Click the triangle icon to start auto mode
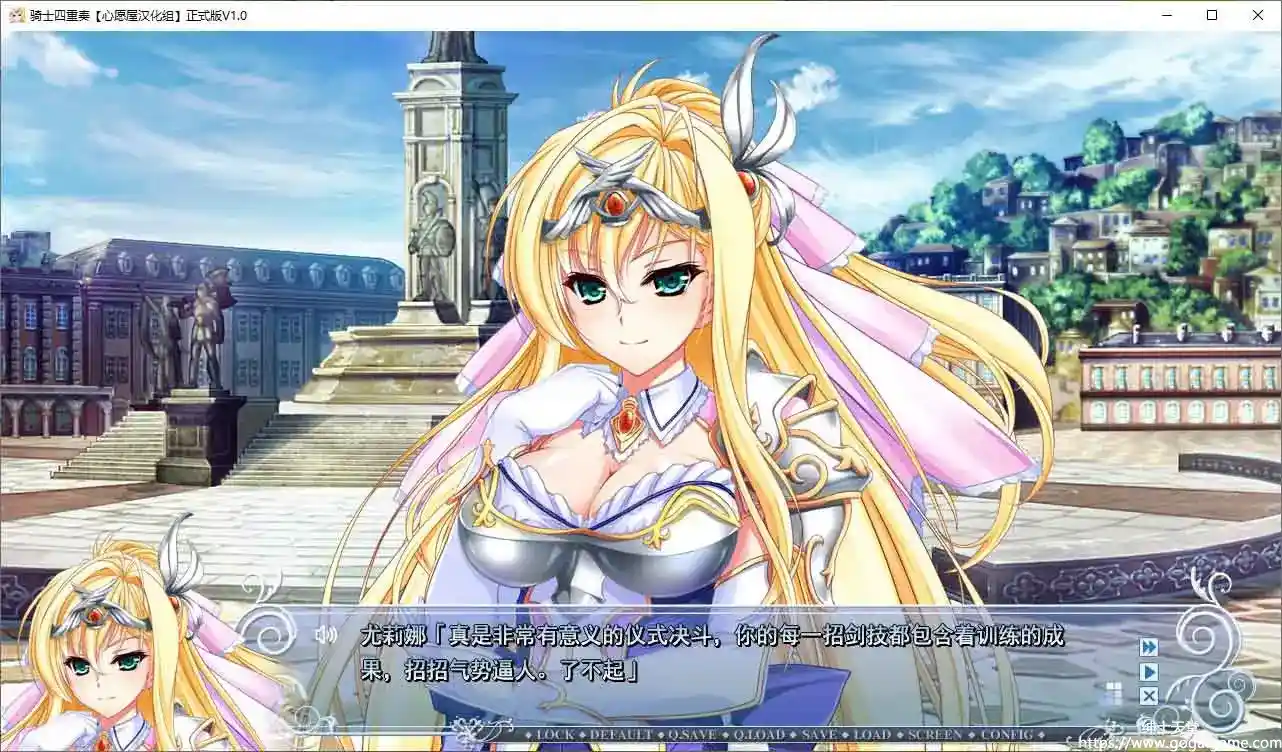 click(x=1148, y=671)
